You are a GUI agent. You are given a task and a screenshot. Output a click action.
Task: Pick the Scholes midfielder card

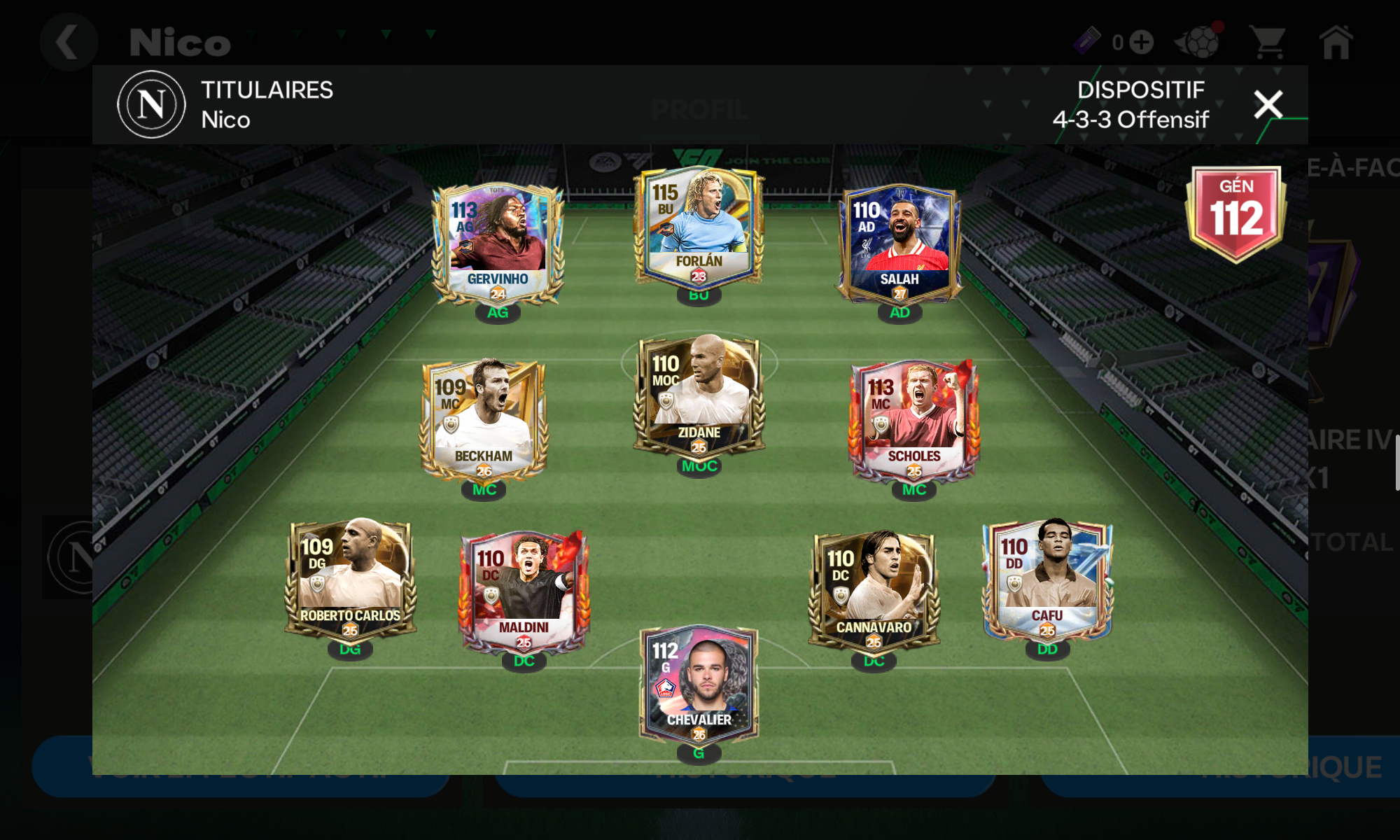pyautogui.click(x=913, y=420)
